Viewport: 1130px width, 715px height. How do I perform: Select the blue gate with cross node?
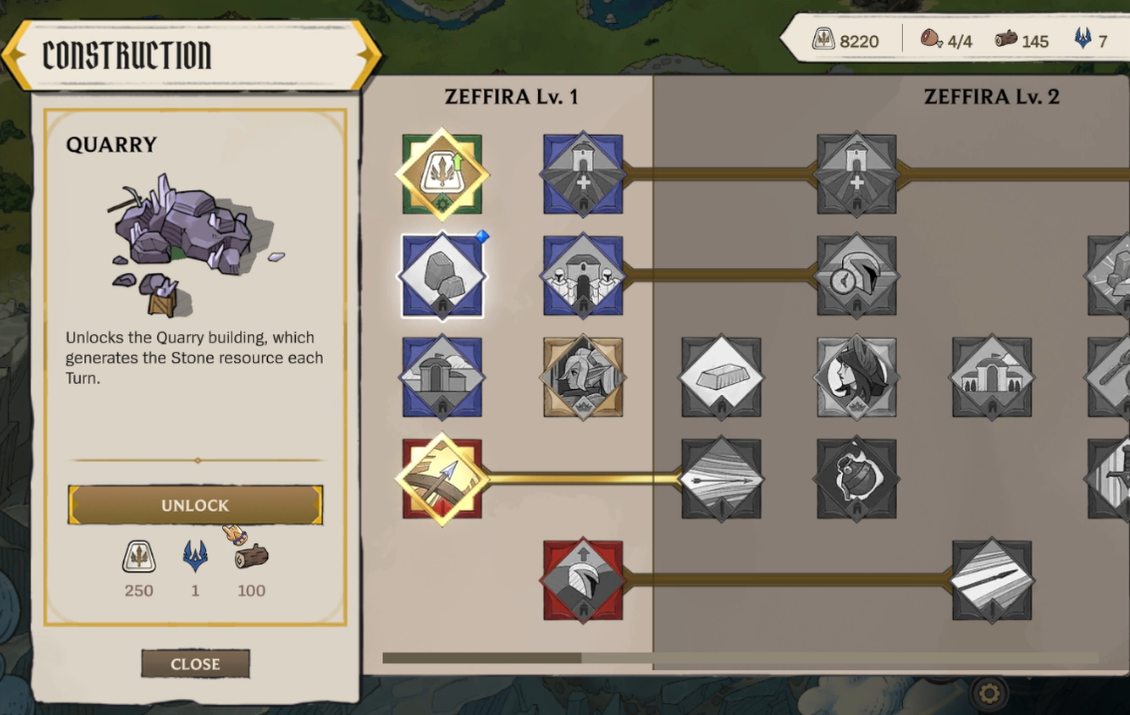coord(582,173)
